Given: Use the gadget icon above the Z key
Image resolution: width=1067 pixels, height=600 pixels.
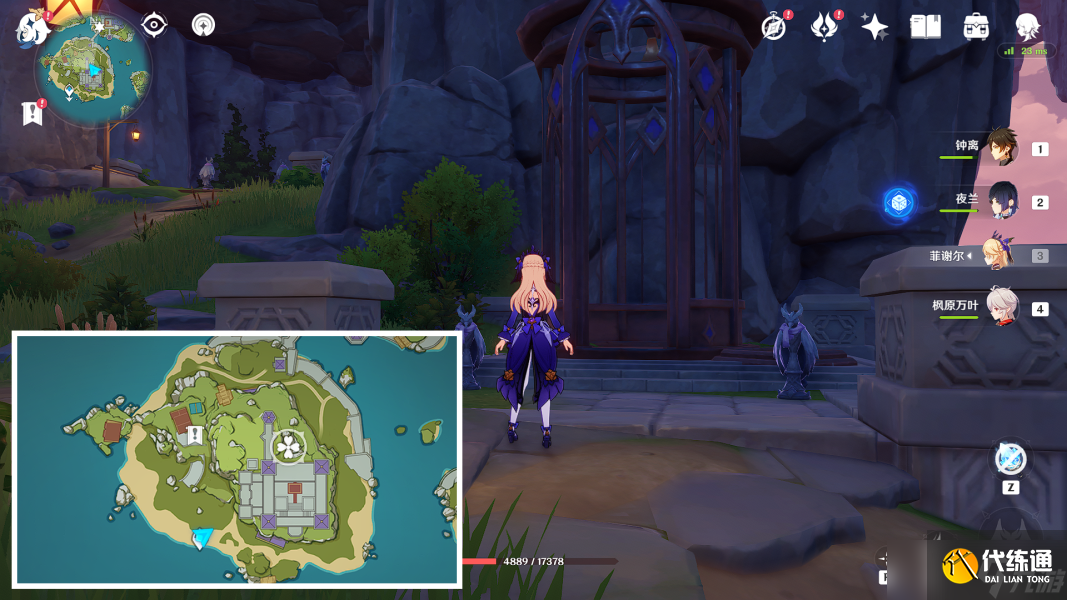Looking at the screenshot, I should pyautogui.click(x=1010, y=459).
